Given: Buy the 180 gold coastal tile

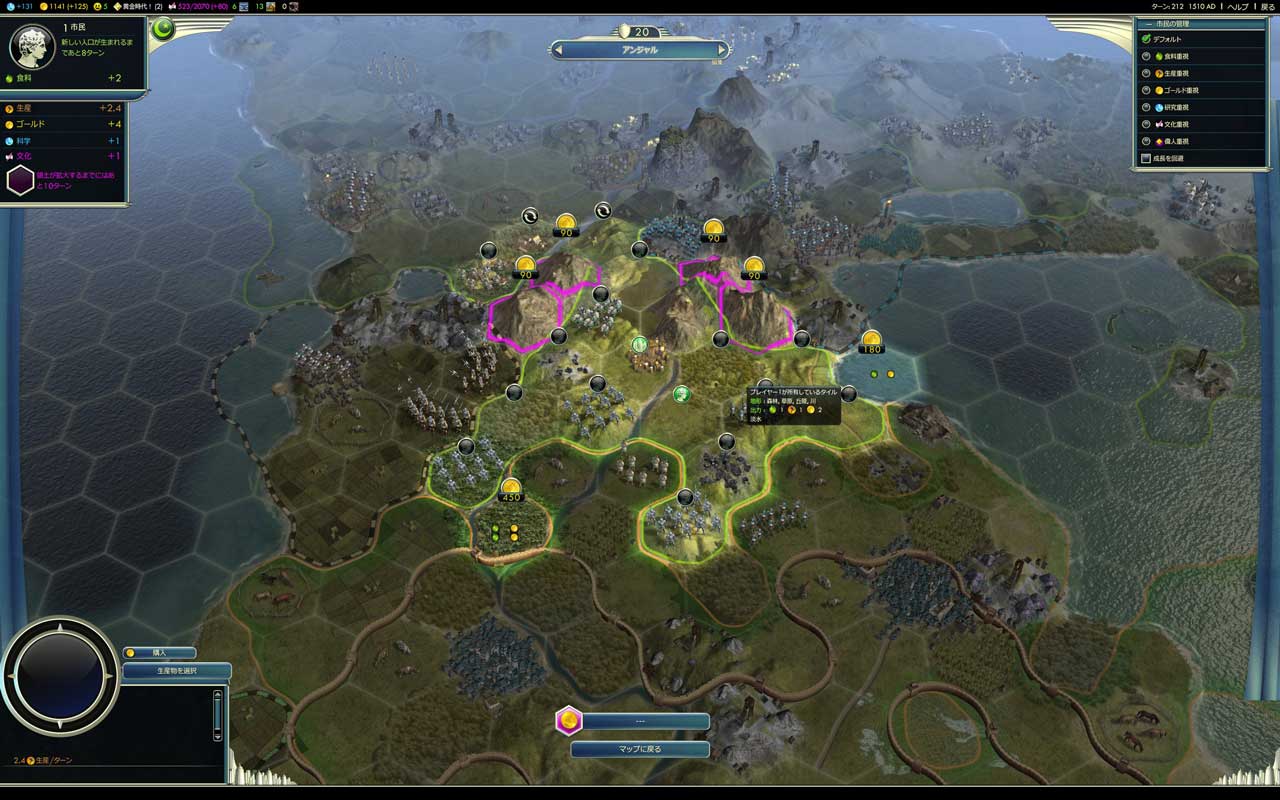Looking at the screenshot, I should tap(872, 340).
